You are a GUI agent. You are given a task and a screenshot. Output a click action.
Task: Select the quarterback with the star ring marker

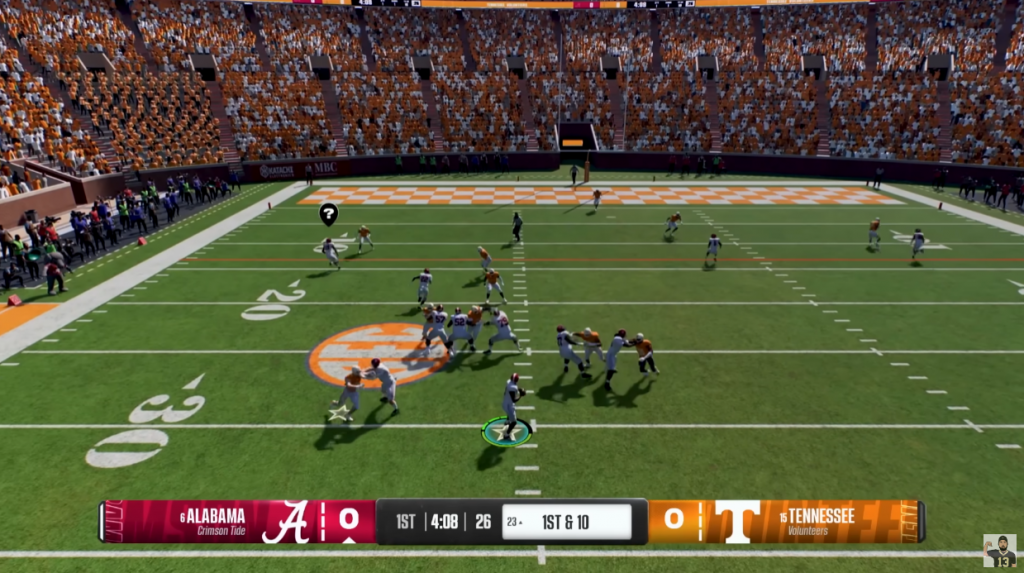[510, 408]
